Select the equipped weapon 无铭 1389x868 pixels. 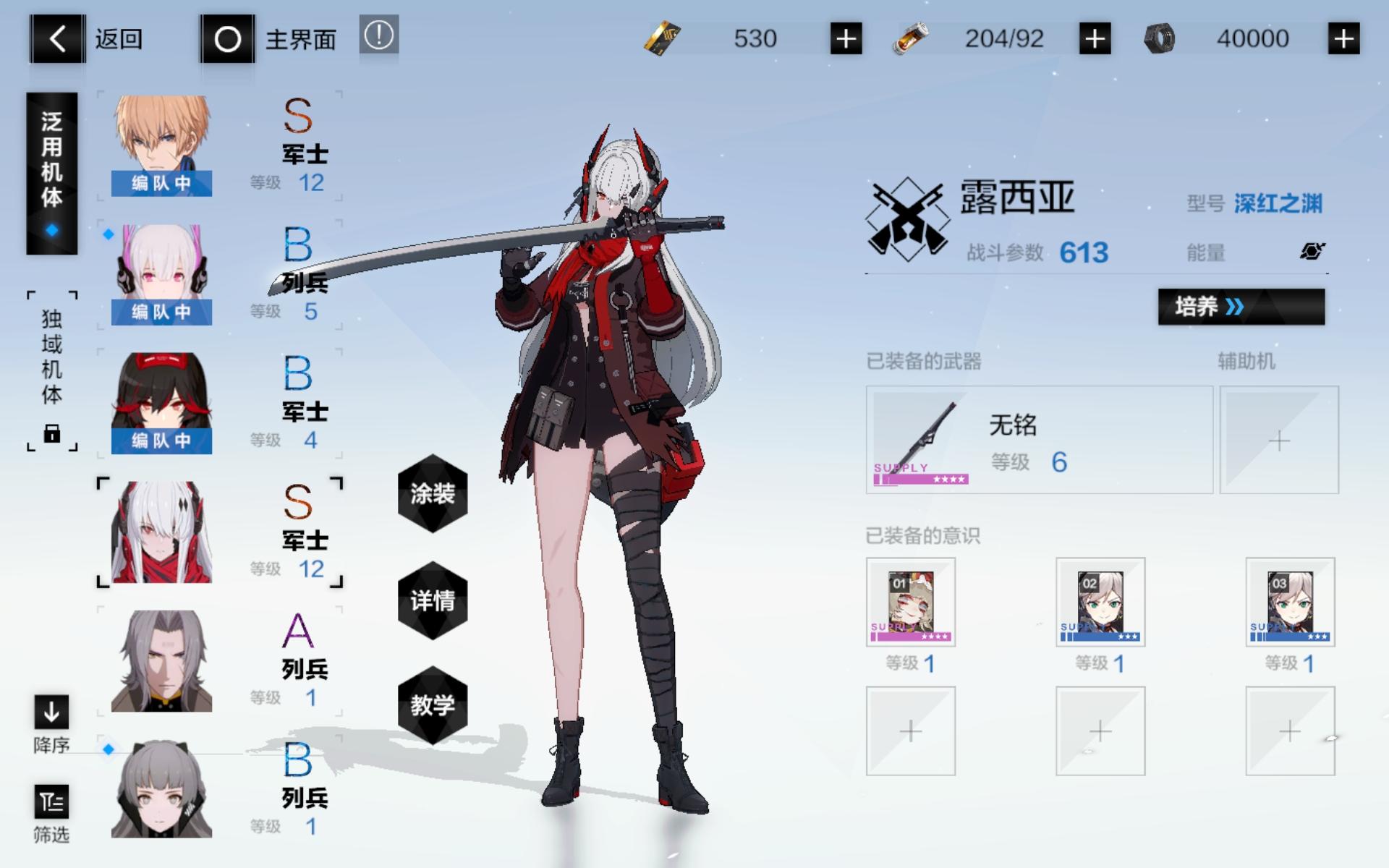point(1038,439)
